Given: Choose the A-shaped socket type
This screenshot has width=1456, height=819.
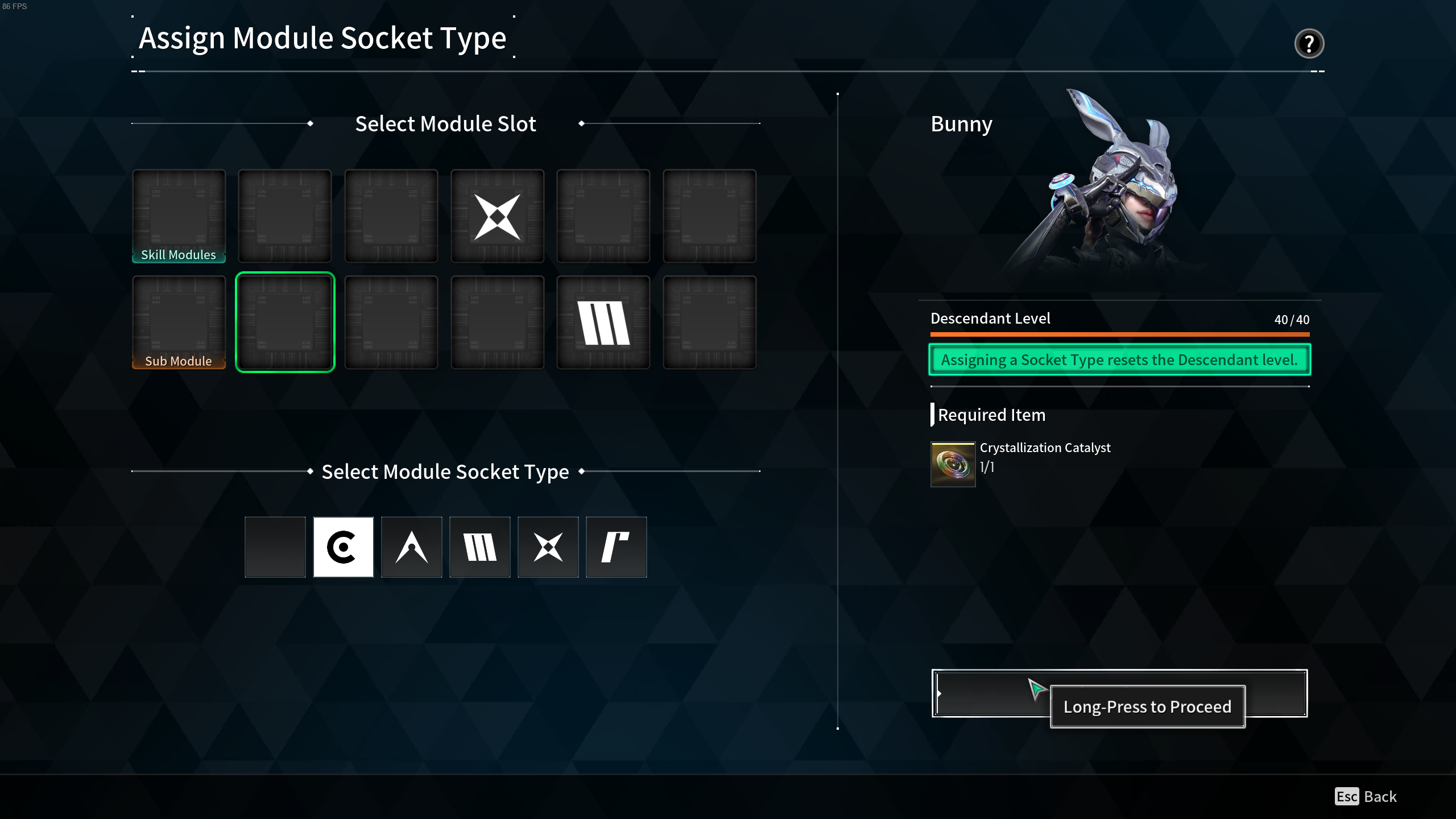Looking at the screenshot, I should click(x=412, y=547).
